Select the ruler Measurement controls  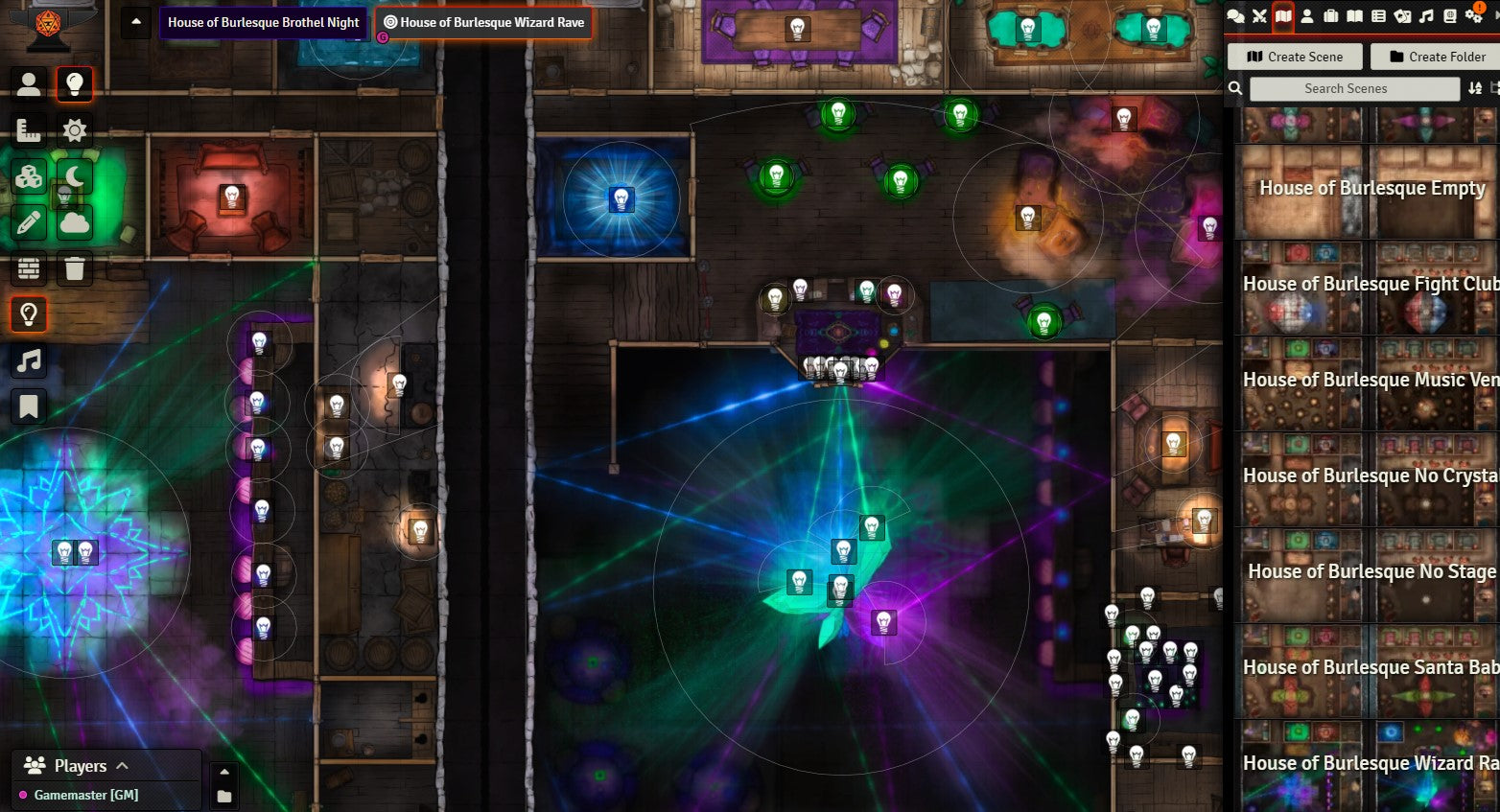click(29, 130)
